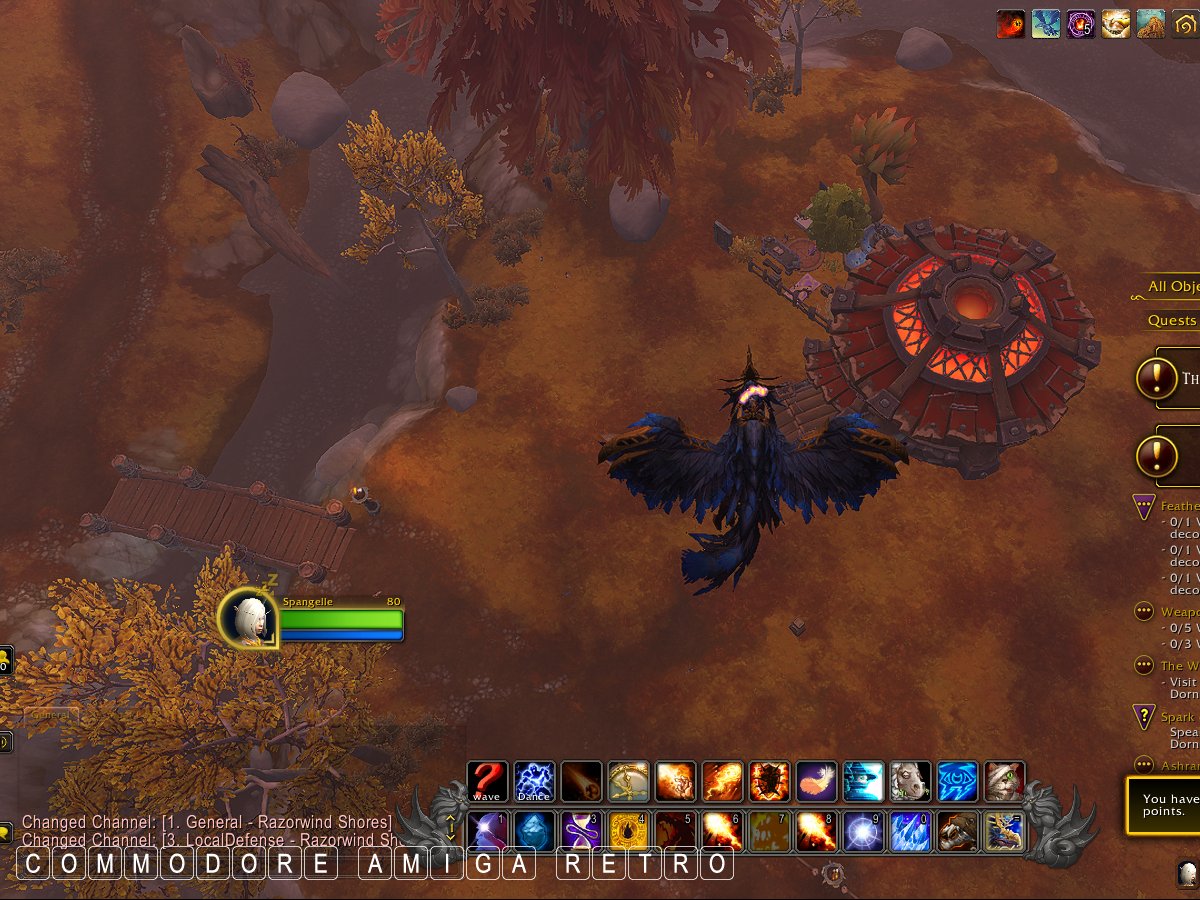Cast the blue glowing eye rune spell
This screenshot has width=1200, height=900.
point(957,781)
